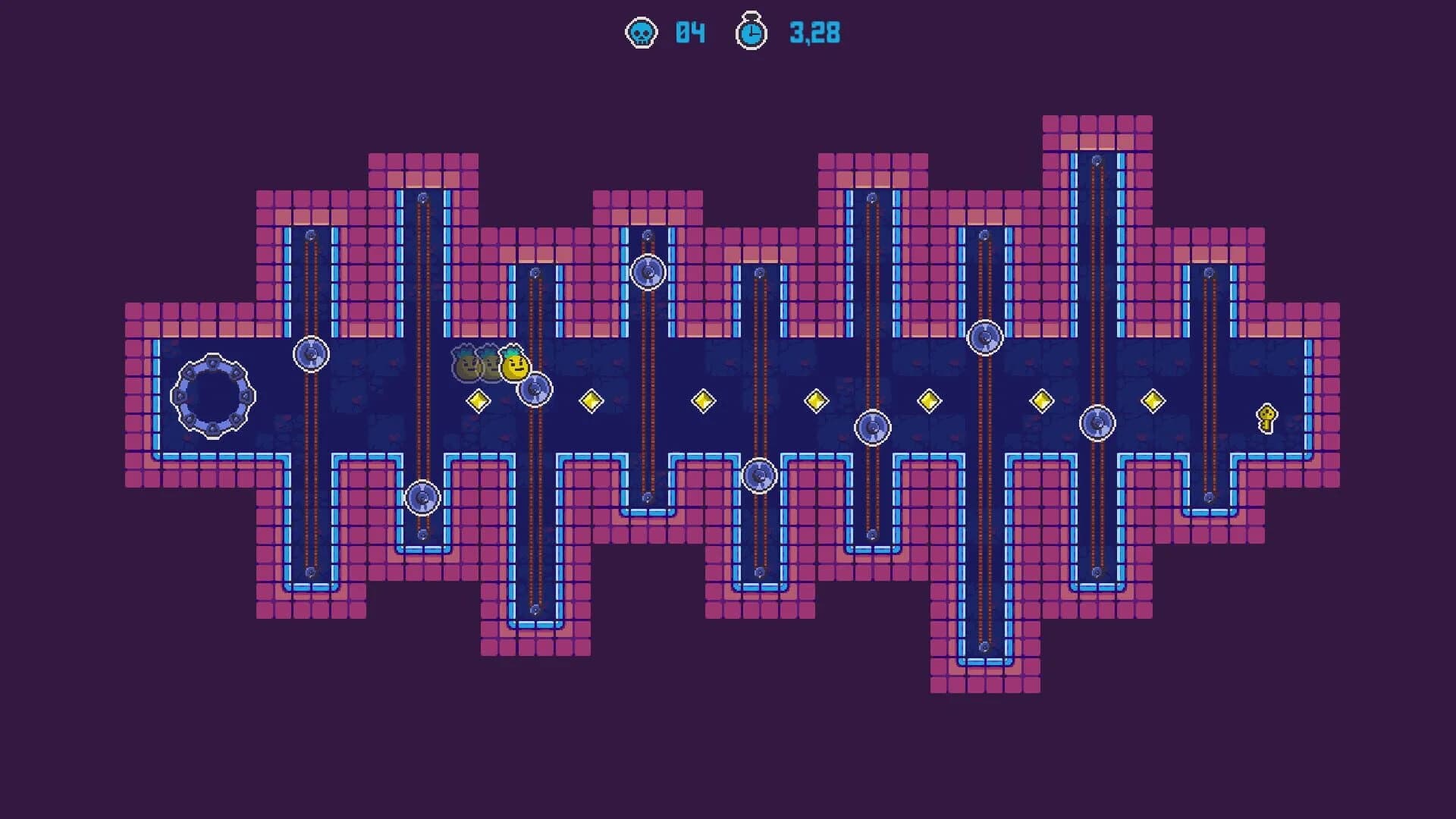
Task: Click the pulley wheel near the top center
Action: coord(648,271)
